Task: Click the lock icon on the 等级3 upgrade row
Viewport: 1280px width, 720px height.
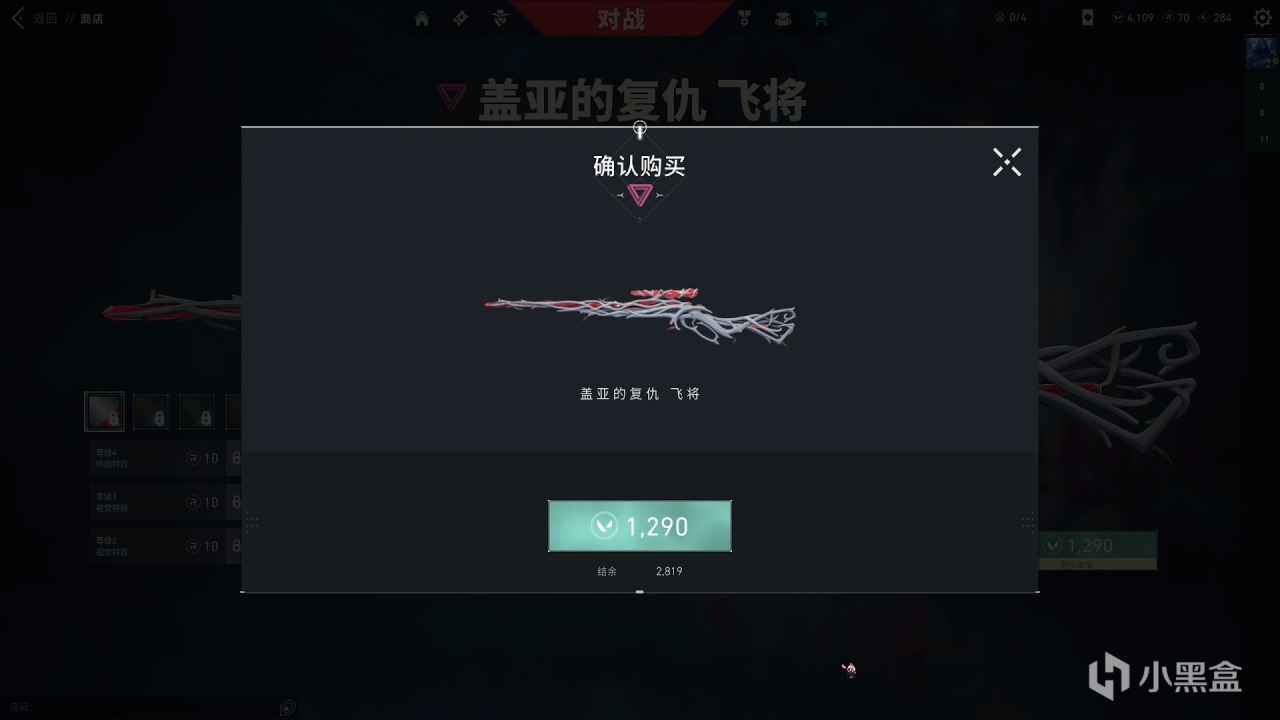Action: [237, 501]
